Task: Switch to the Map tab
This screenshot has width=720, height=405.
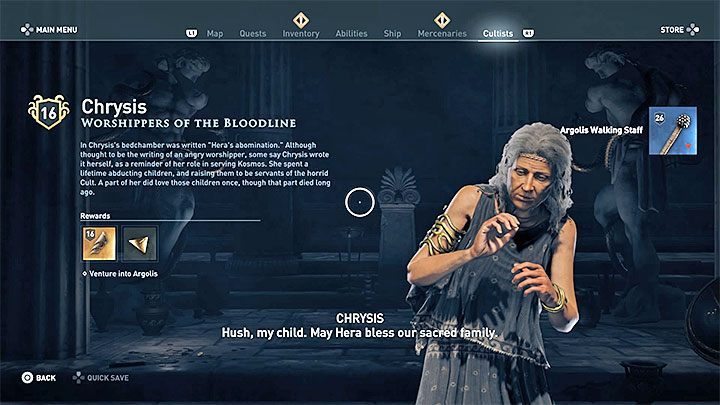Action: (x=215, y=33)
